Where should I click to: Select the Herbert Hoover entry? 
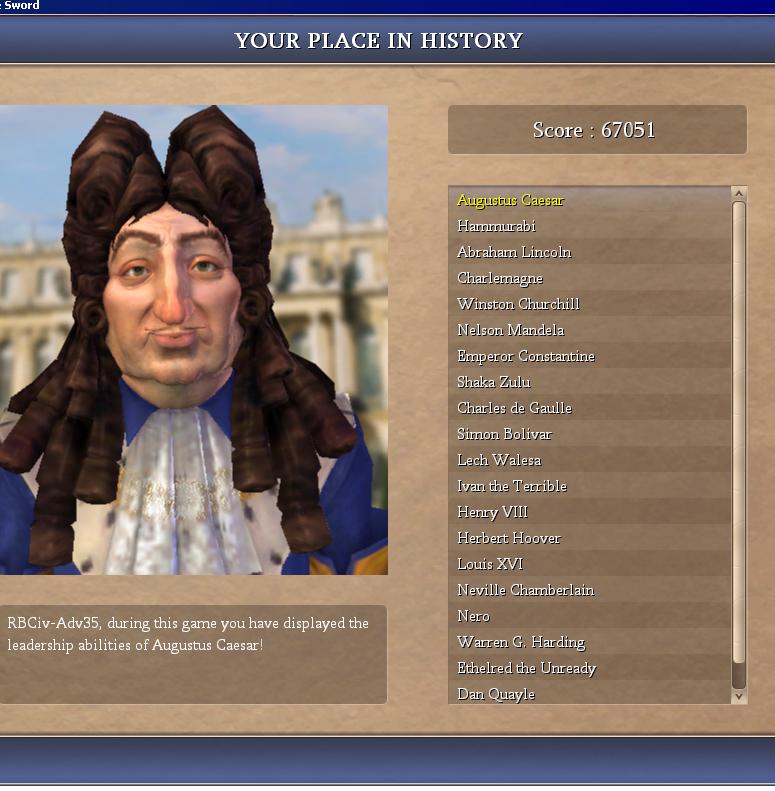[x=509, y=538]
